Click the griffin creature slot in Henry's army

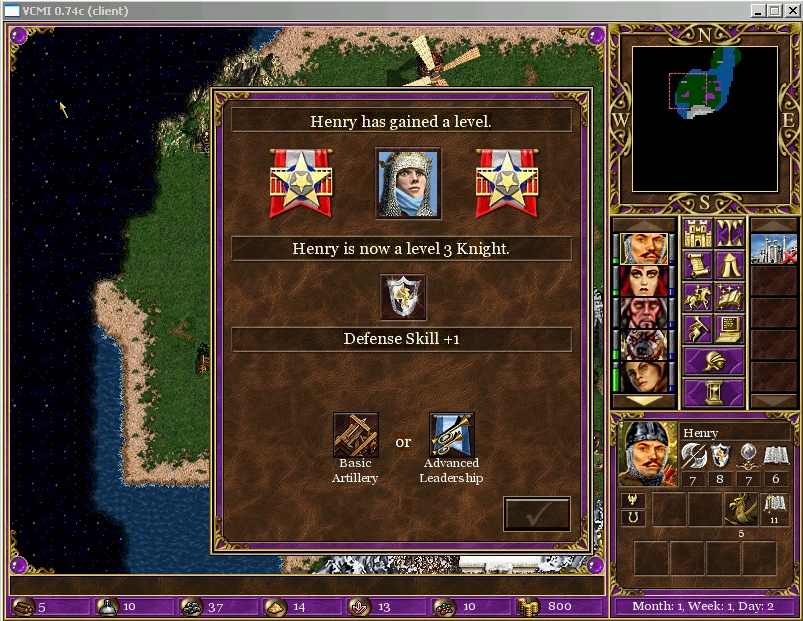(x=741, y=509)
